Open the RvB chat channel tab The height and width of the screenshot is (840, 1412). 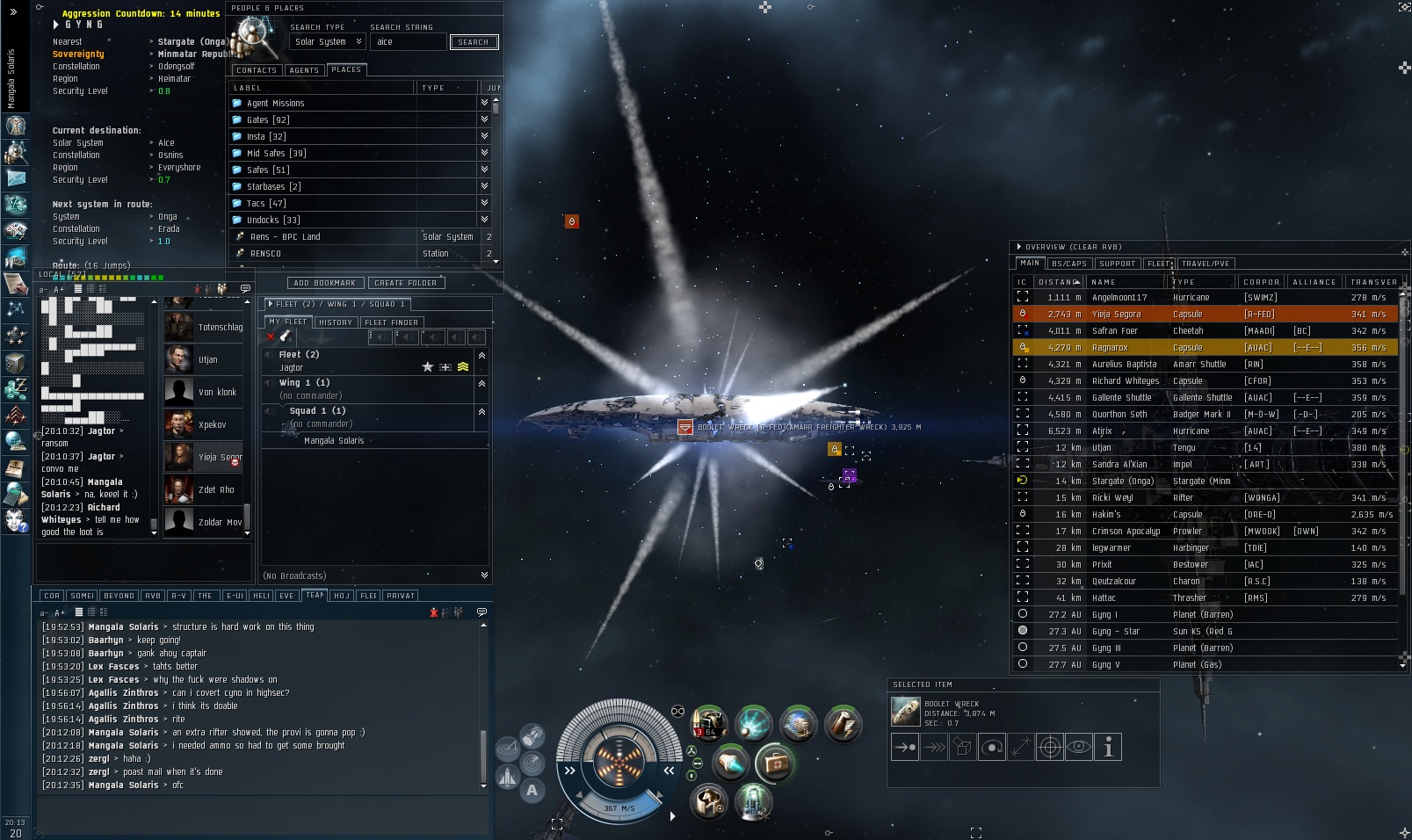(x=153, y=596)
